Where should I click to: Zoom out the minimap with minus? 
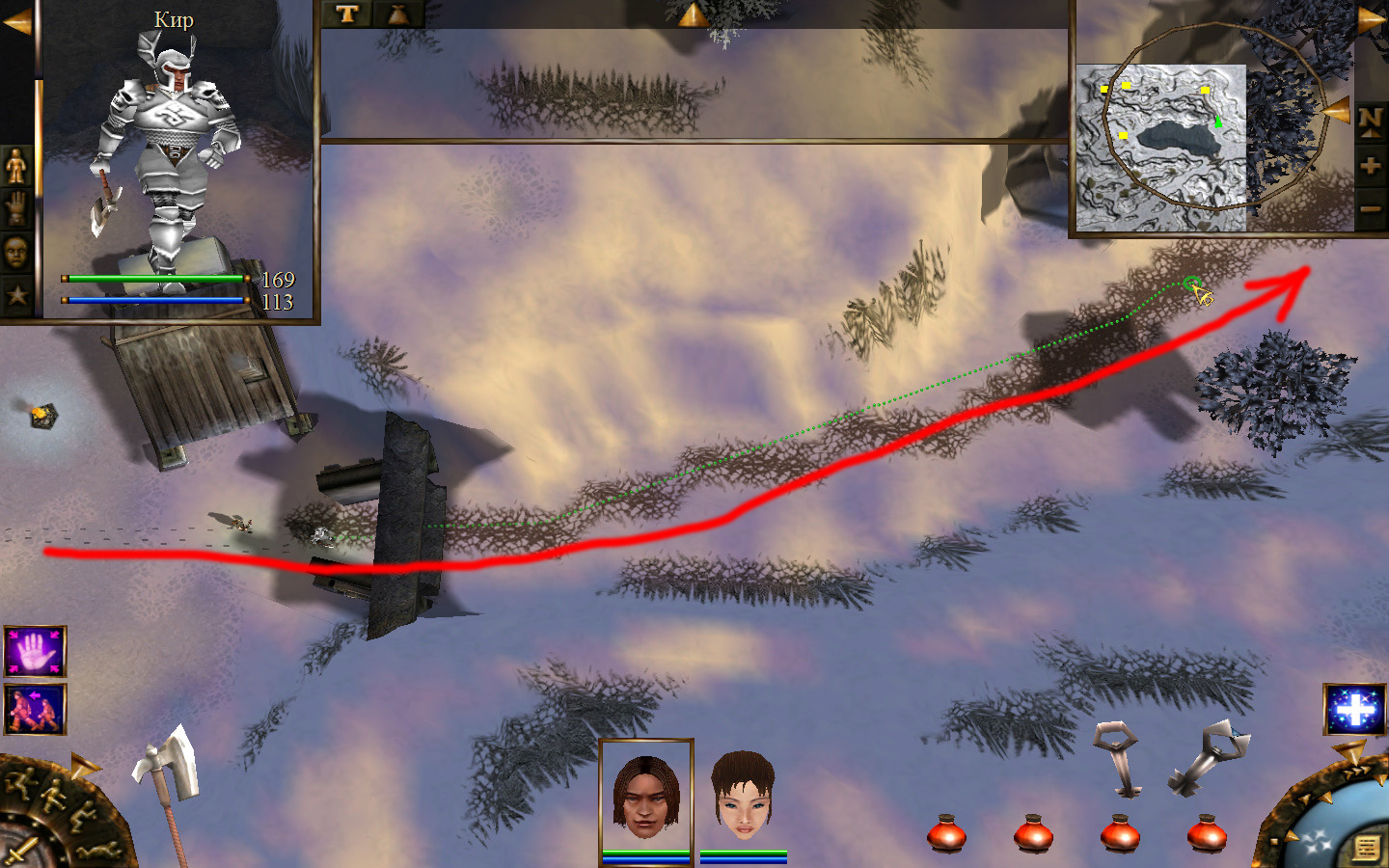1371,208
